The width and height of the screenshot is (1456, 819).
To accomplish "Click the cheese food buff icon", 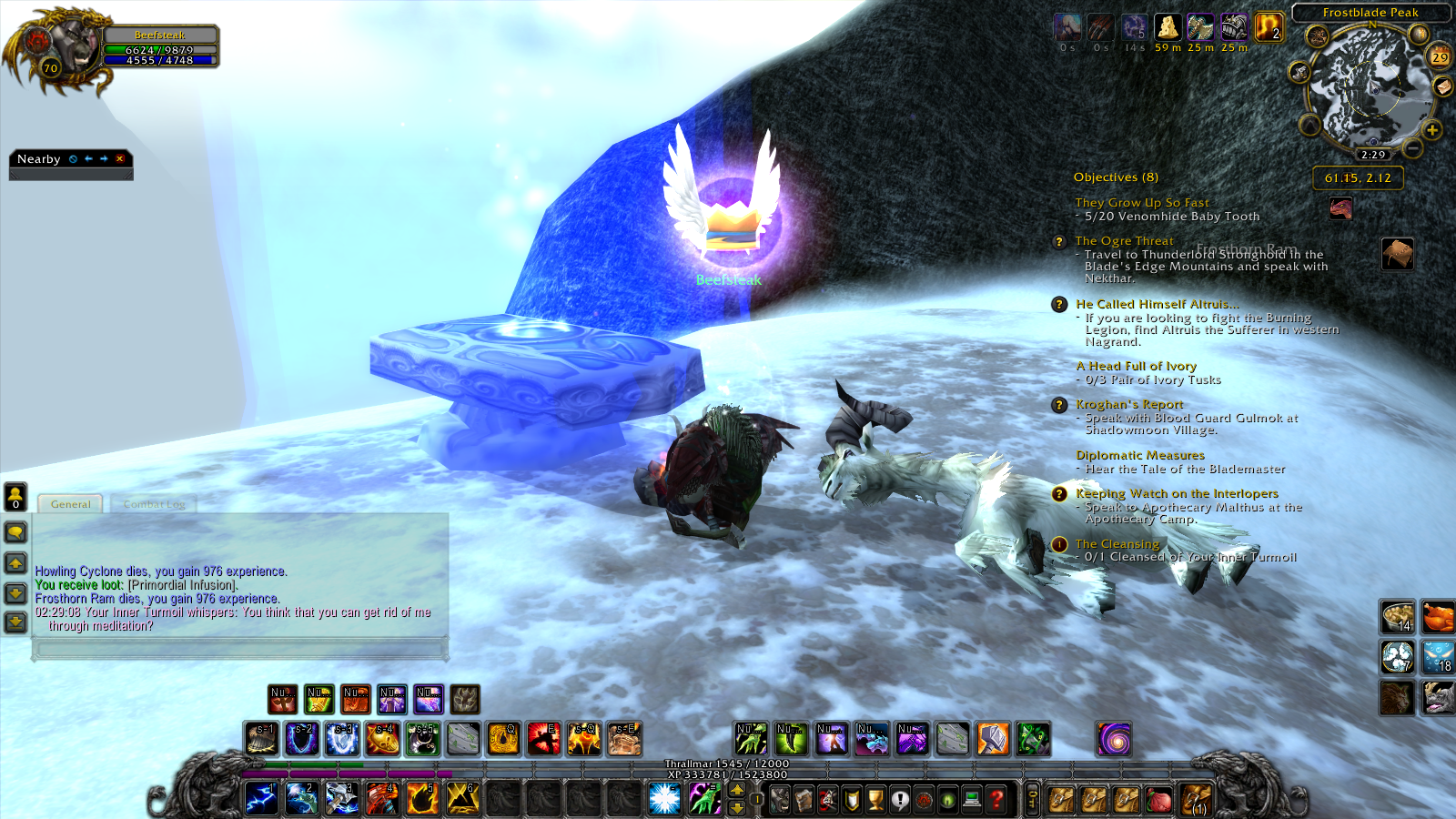I will (1168, 27).
